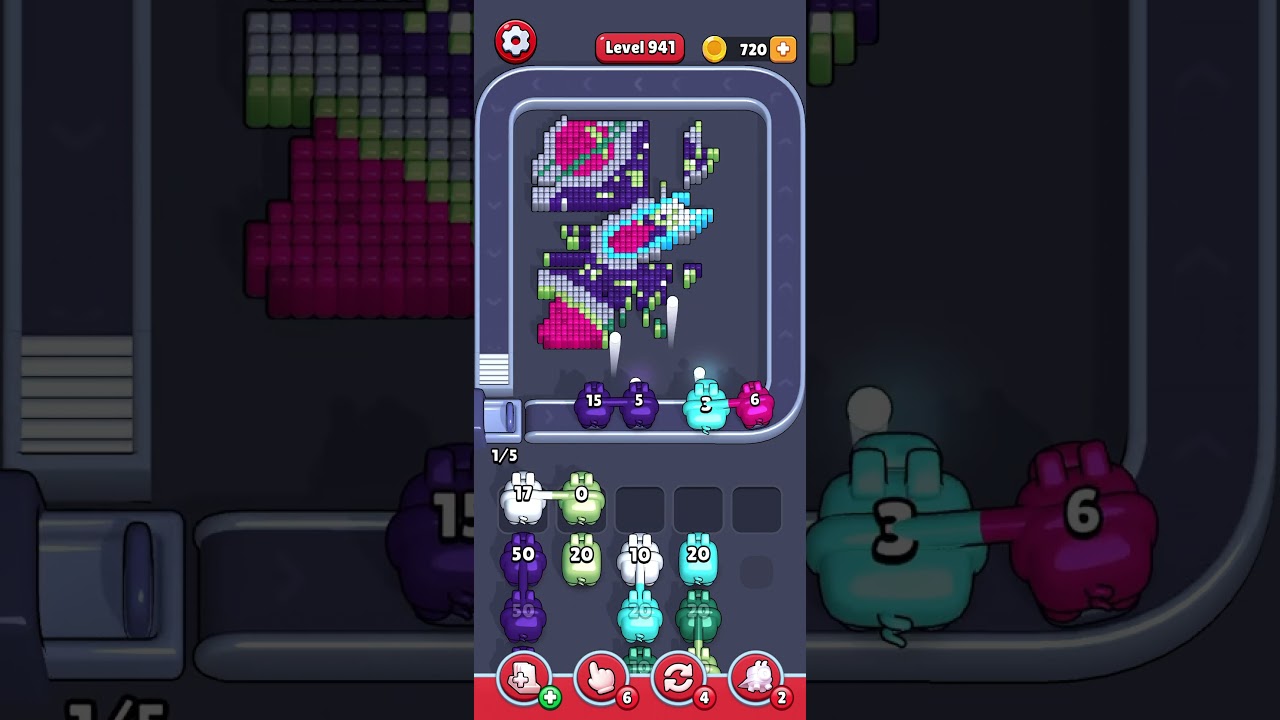1280x720 pixels.
Task: Select the white pig numbered 17
Action: coord(522,499)
